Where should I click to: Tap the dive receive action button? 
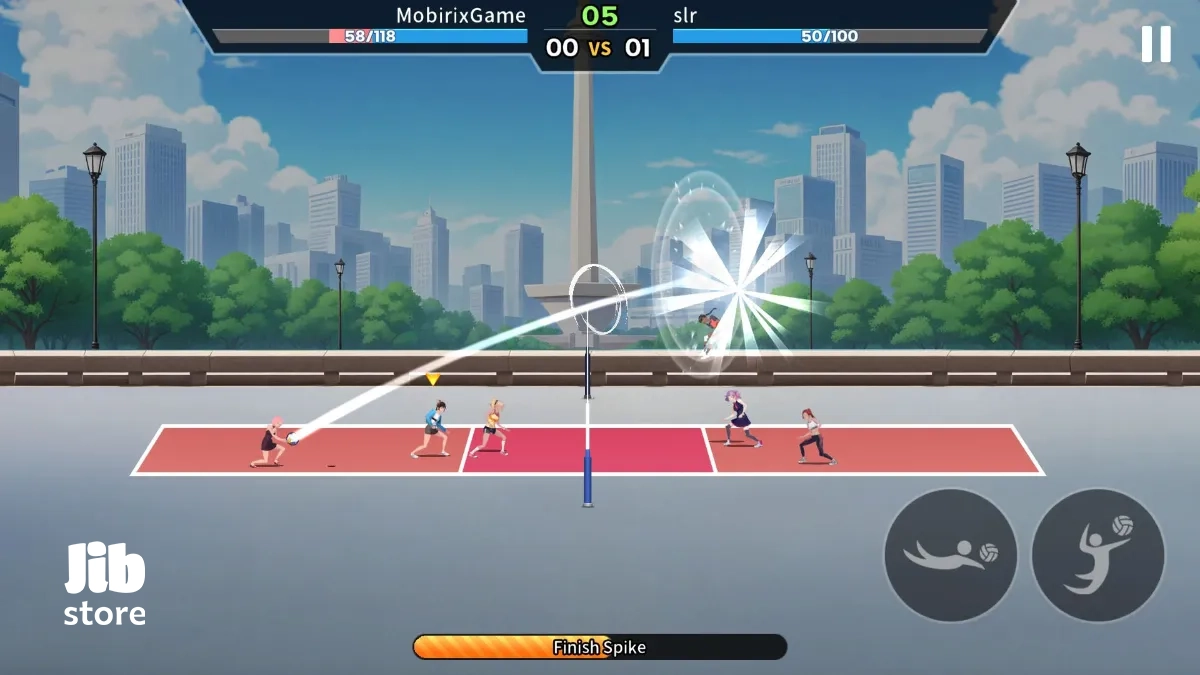(x=950, y=555)
